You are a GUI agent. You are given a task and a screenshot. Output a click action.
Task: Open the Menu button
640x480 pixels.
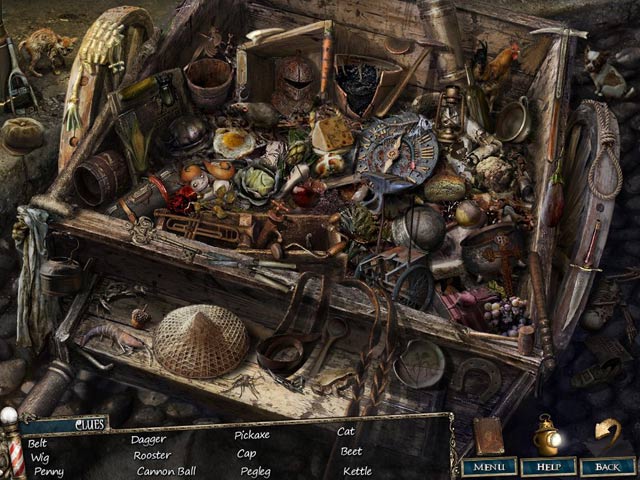(489, 466)
